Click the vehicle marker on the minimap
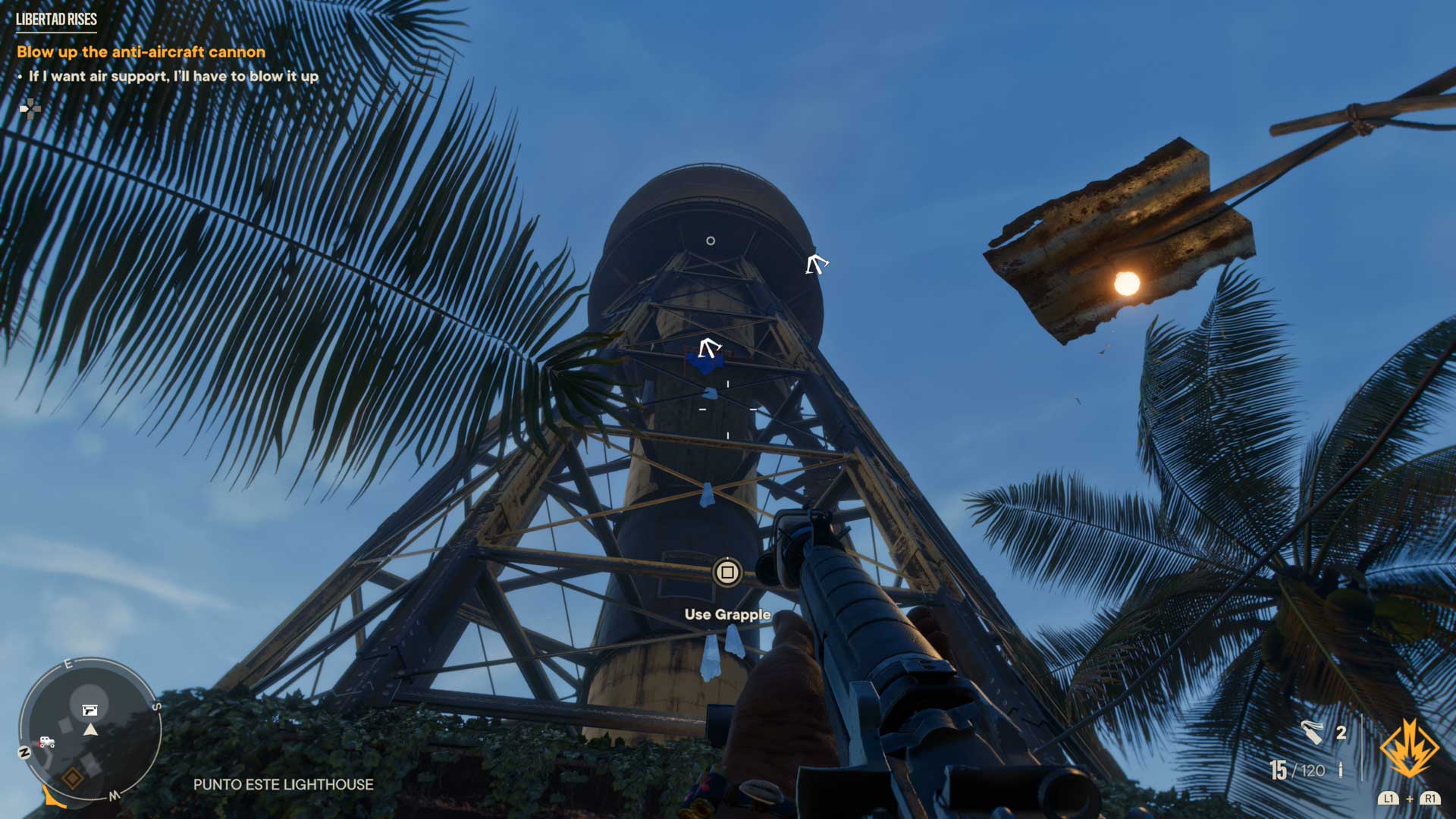This screenshot has height=819, width=1456. [x=47, y=742]
